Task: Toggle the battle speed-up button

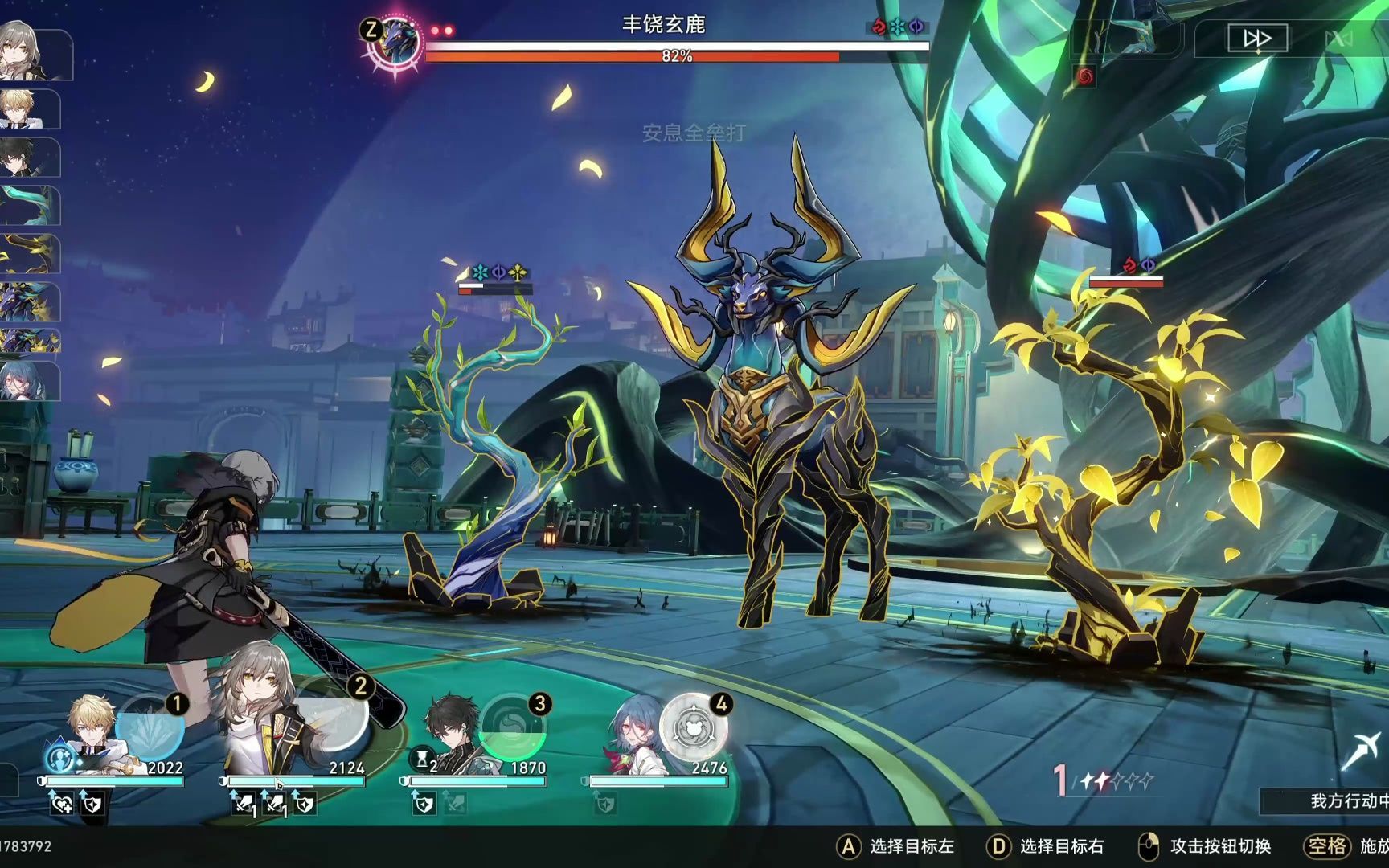Action: [1256, 38]
